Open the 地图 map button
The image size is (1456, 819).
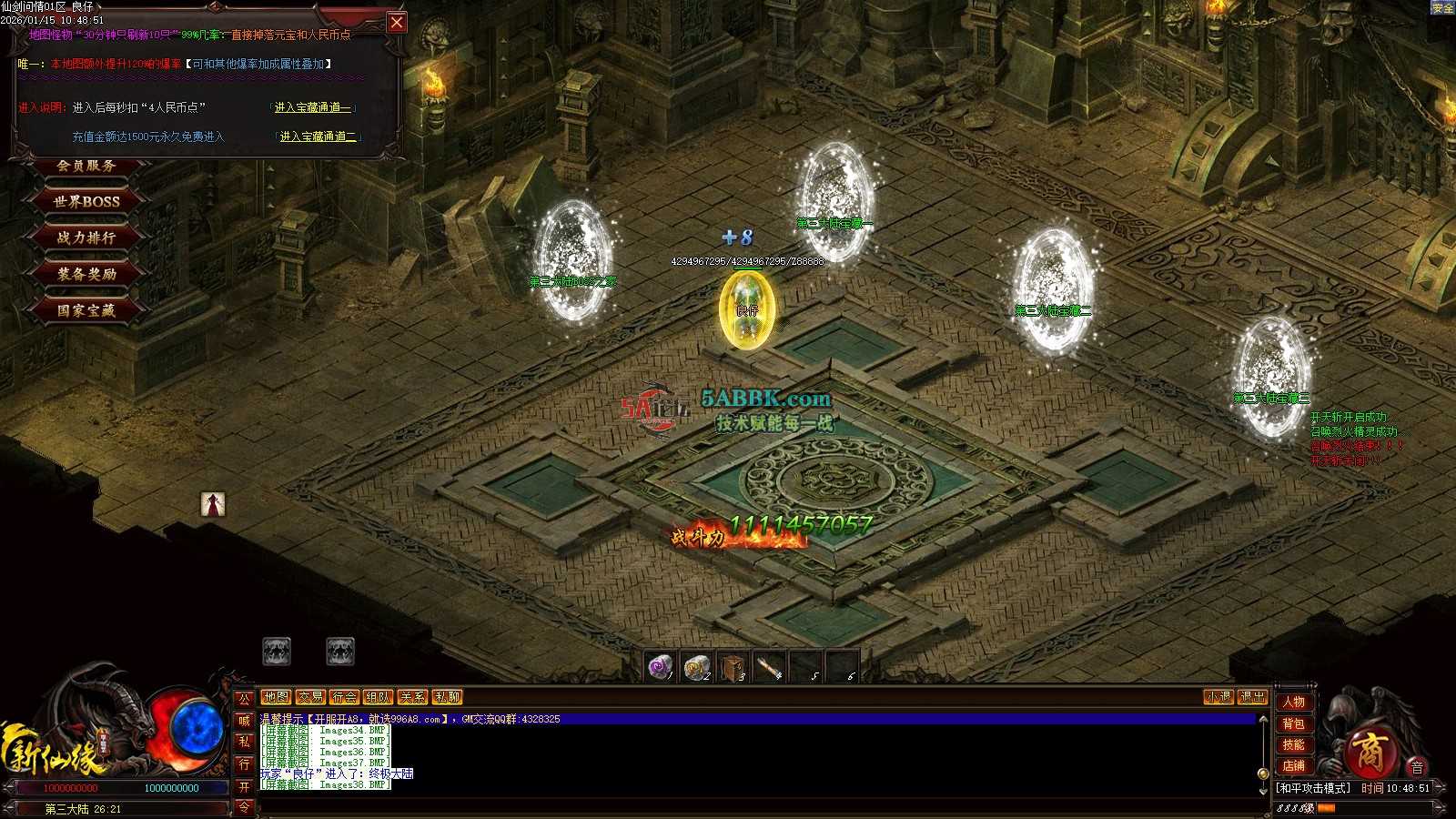pyautogui.click(x=276, y=697)
